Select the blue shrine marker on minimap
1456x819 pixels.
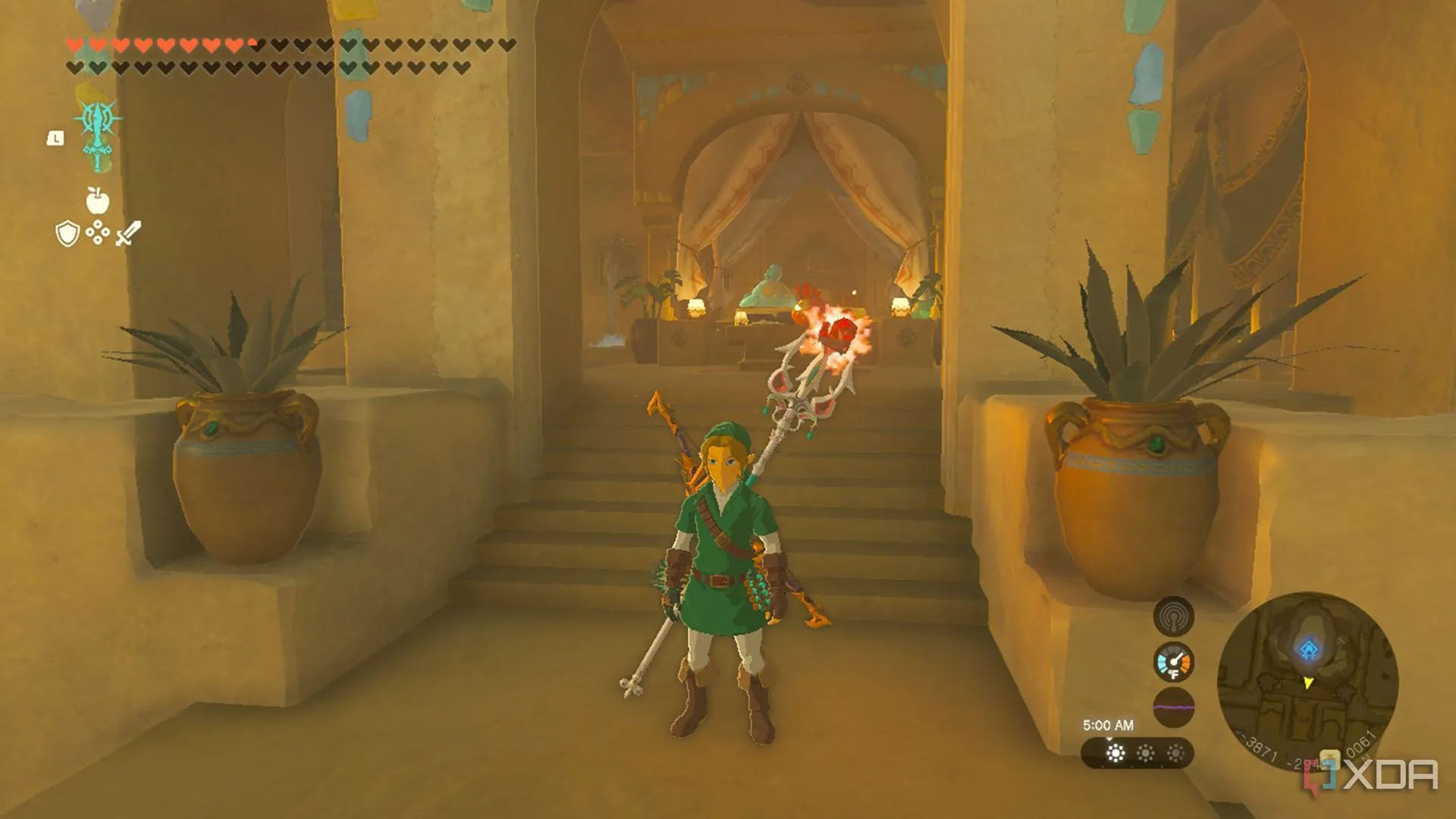[x=1308, y=650]
